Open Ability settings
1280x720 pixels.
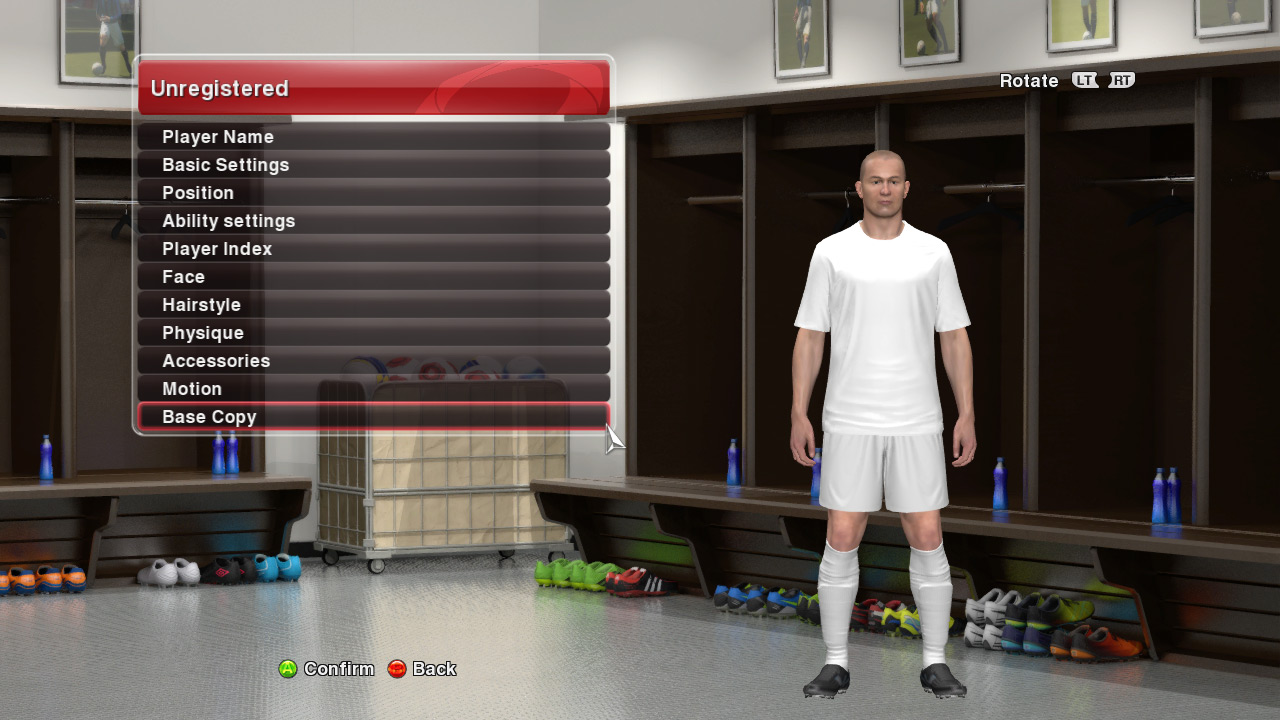tap(373, 221)
